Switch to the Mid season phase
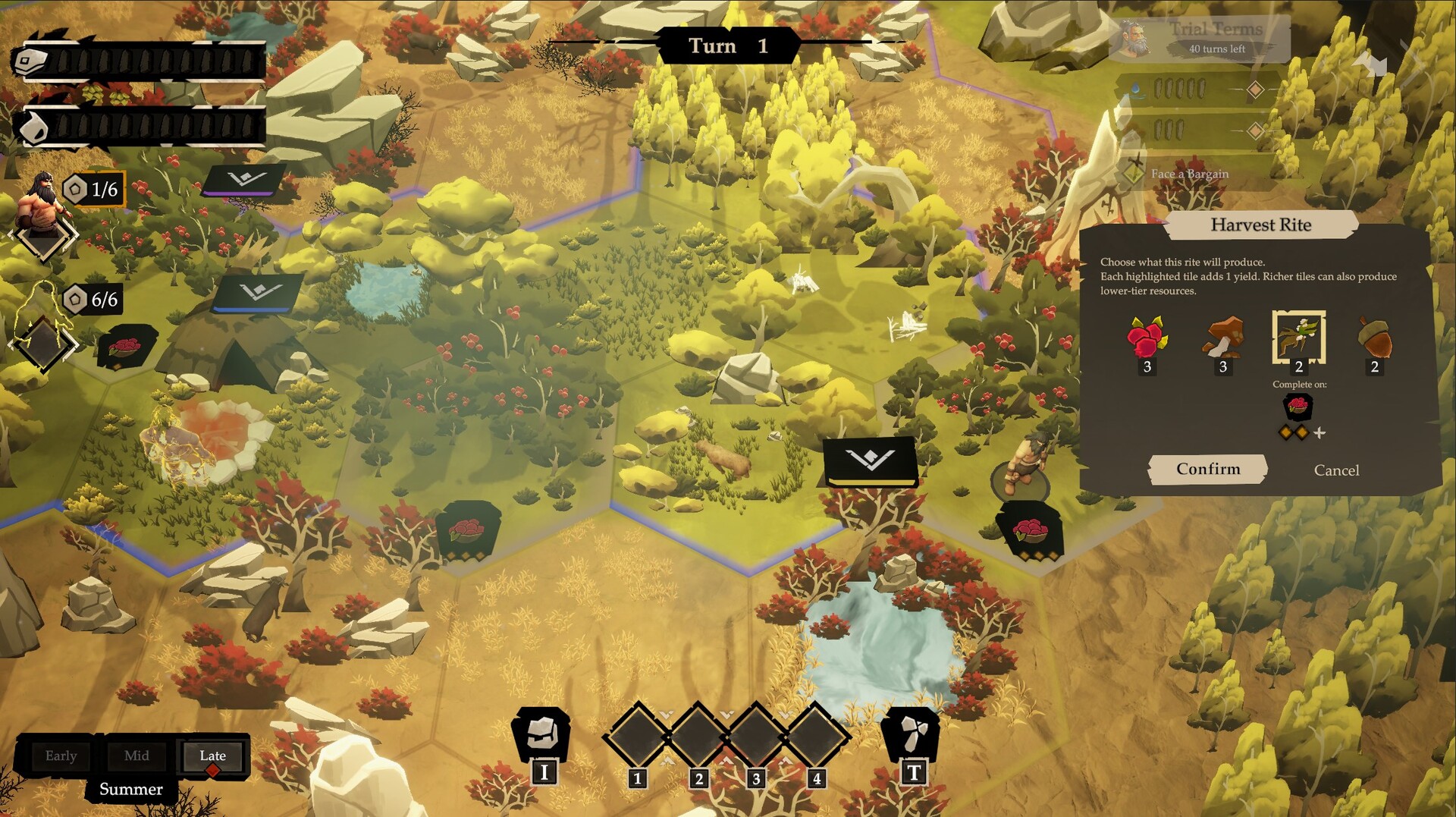Screen dimensions: 1456x817 [136, 756]
